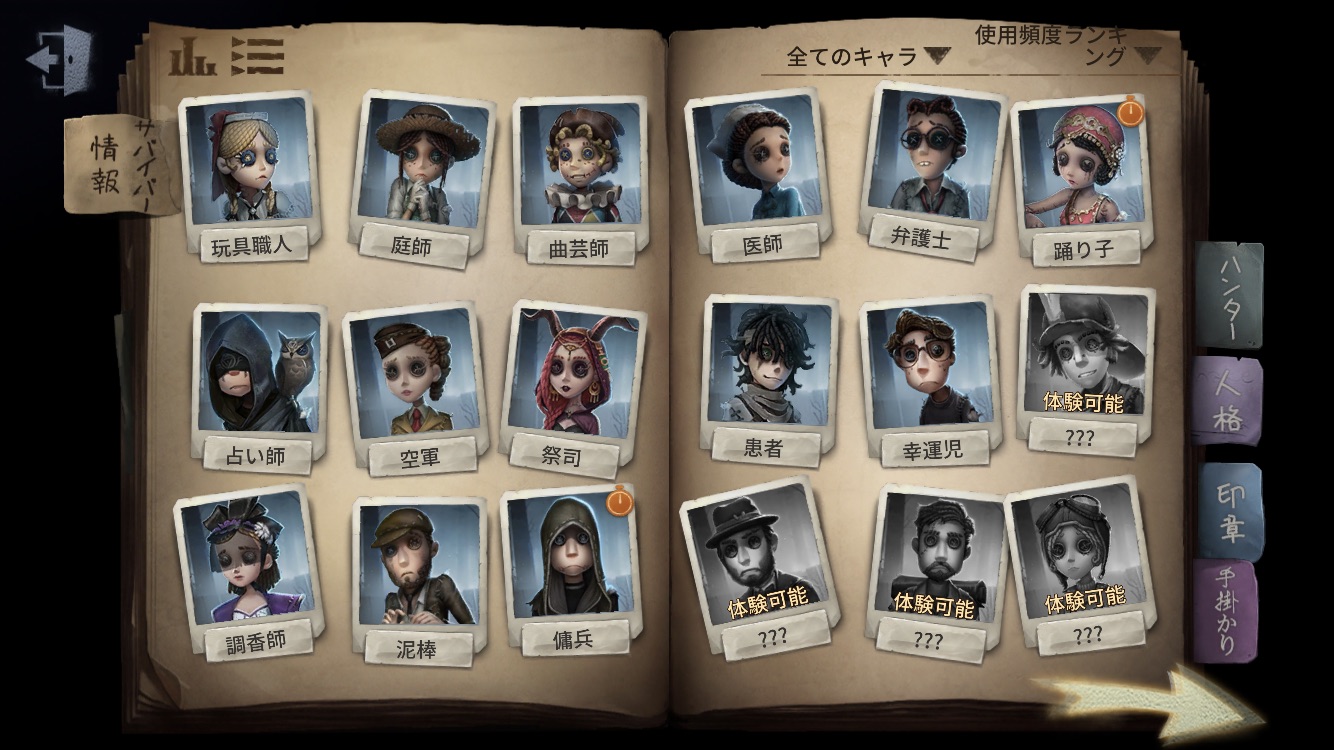Screen dimensions: 1334x750
Task: Pick the 医師 character photo
Action: pyautogui.click(x=759, y=163)
